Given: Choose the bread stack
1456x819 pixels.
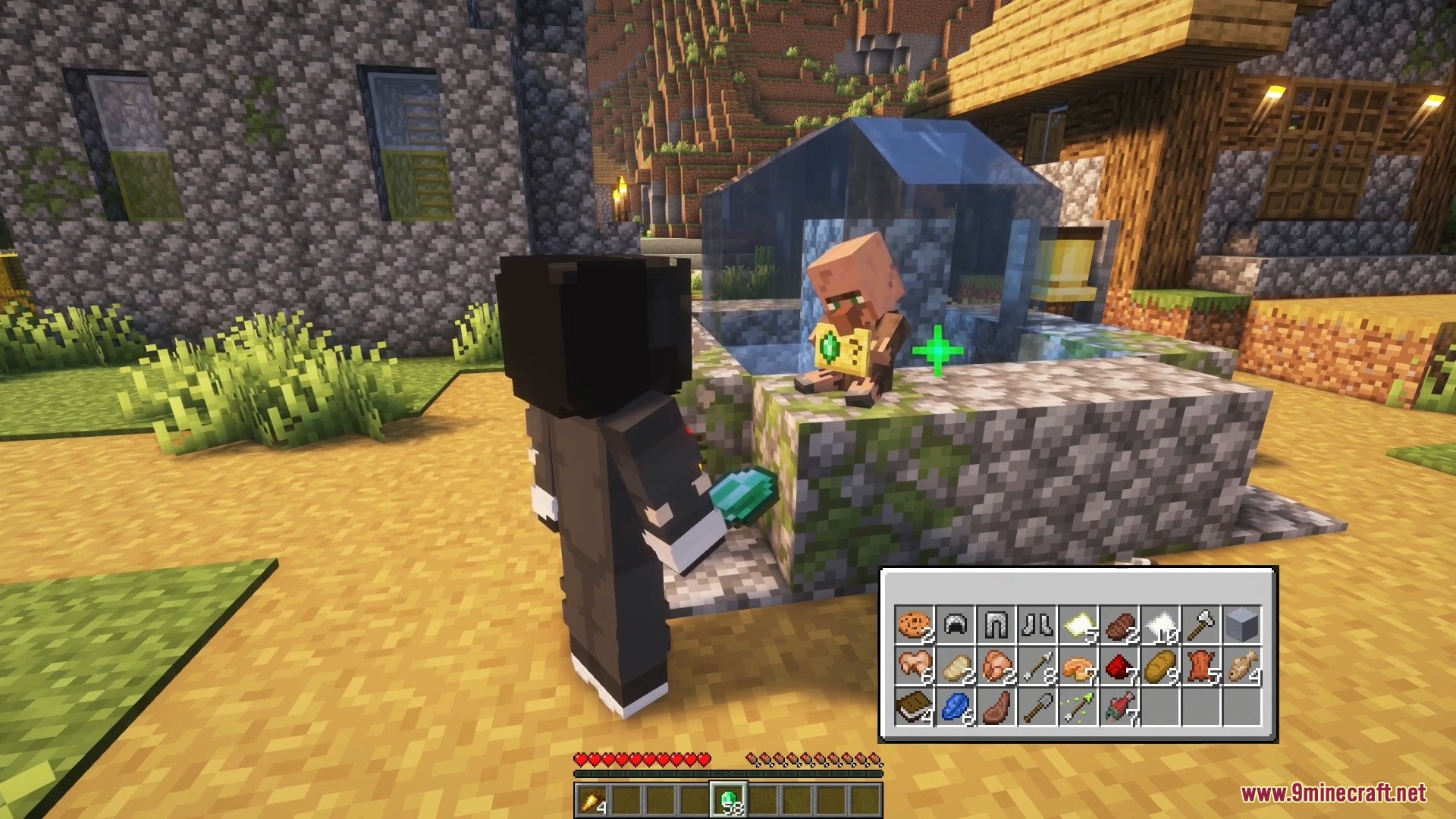Looking at the screenshot, I should pos(1159,666).
